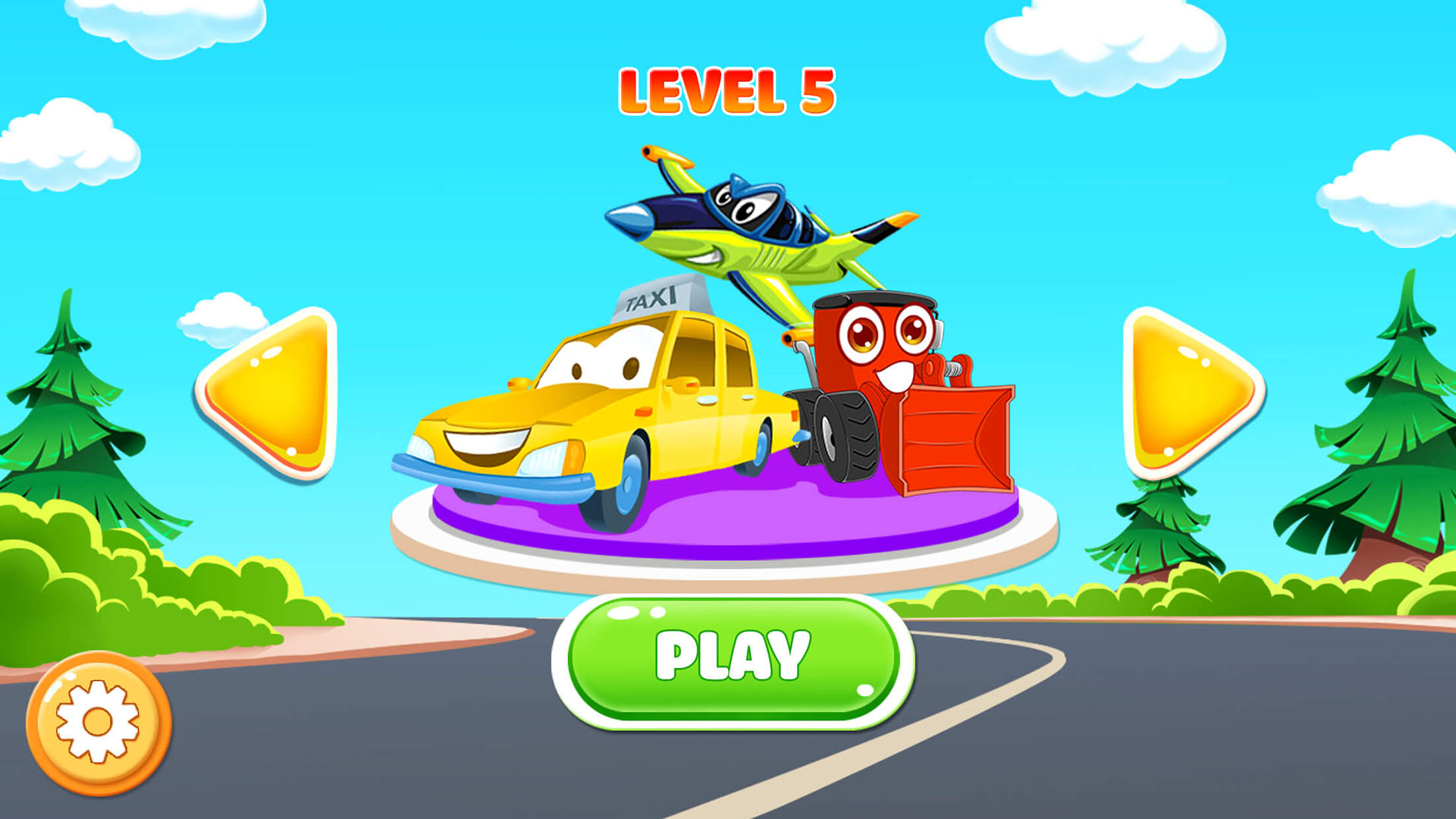Select the LEVEL 5 title text
The width and height of the screenshot is (1456, 819).
(726, 91)
